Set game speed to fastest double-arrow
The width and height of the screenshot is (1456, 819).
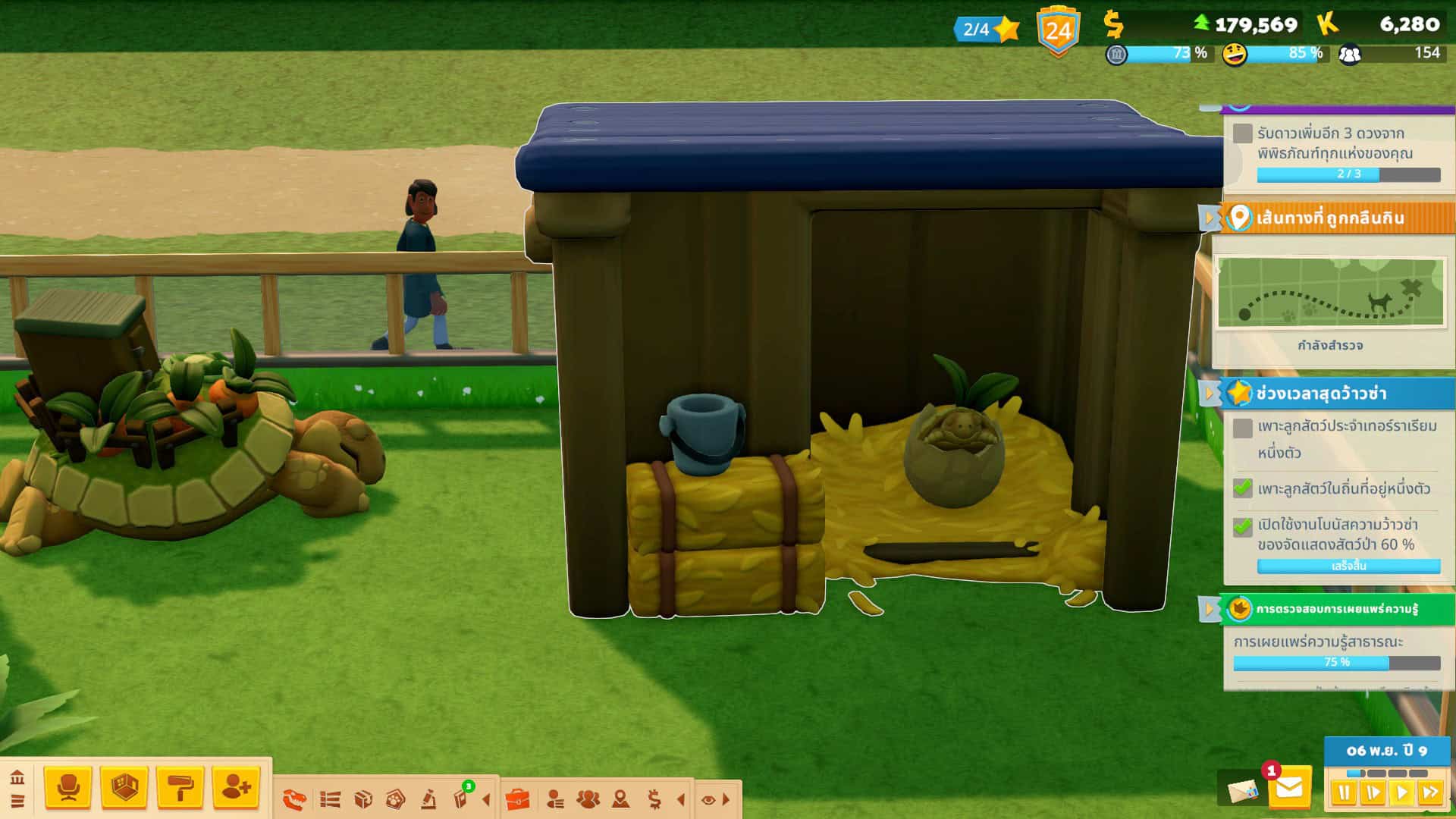tap(1430, 793)
